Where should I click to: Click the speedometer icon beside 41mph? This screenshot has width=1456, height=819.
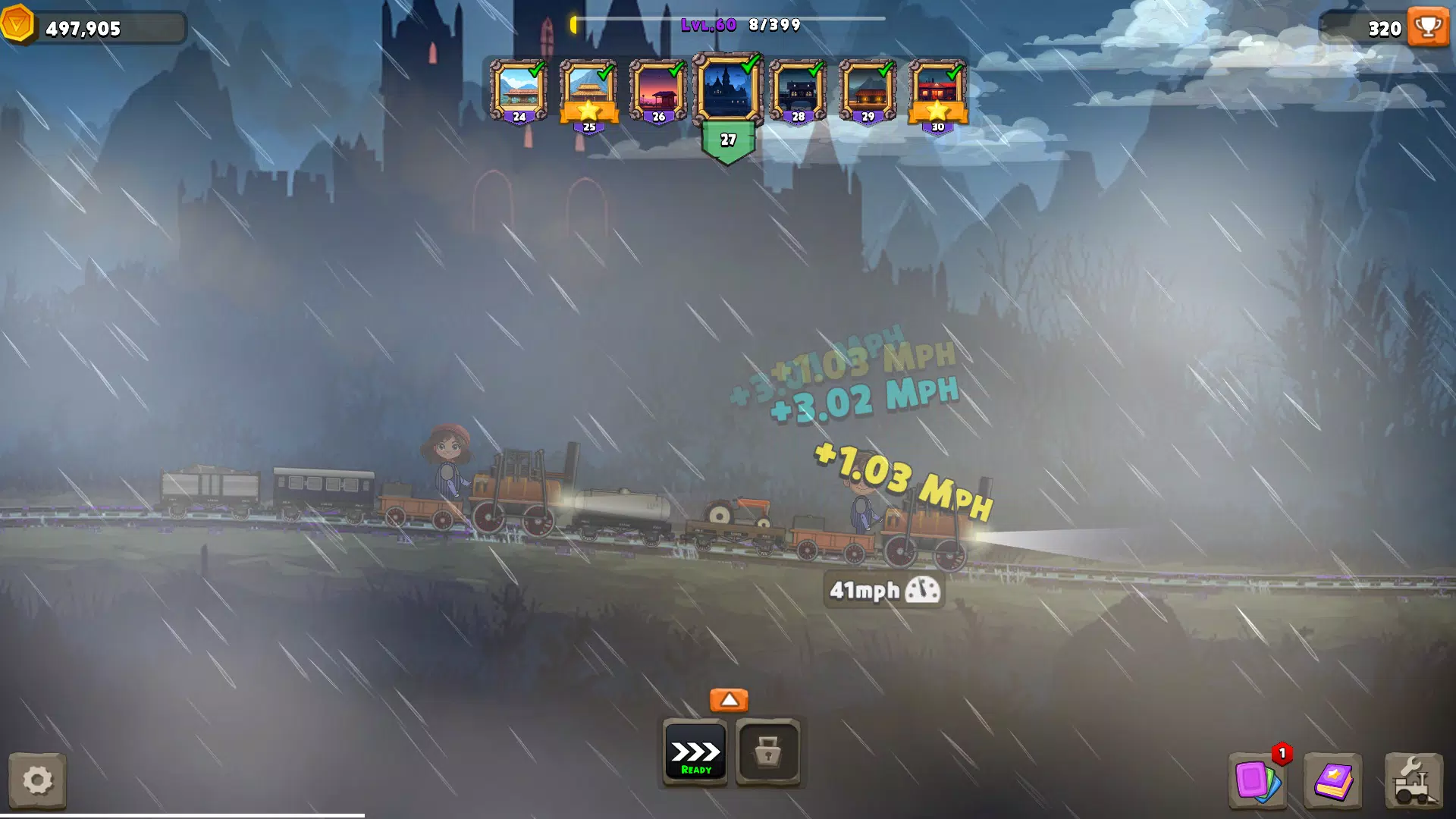pyautogui.click(x=922, y=591)
